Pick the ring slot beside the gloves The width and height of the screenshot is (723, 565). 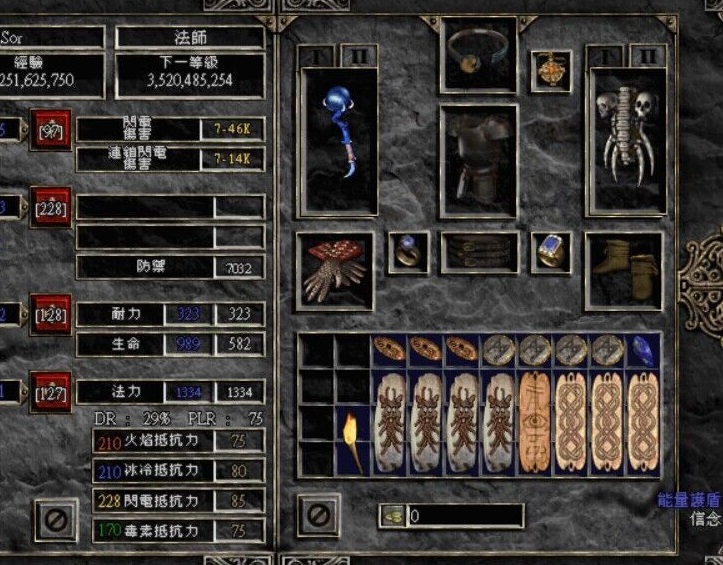[x=408, y=253]
